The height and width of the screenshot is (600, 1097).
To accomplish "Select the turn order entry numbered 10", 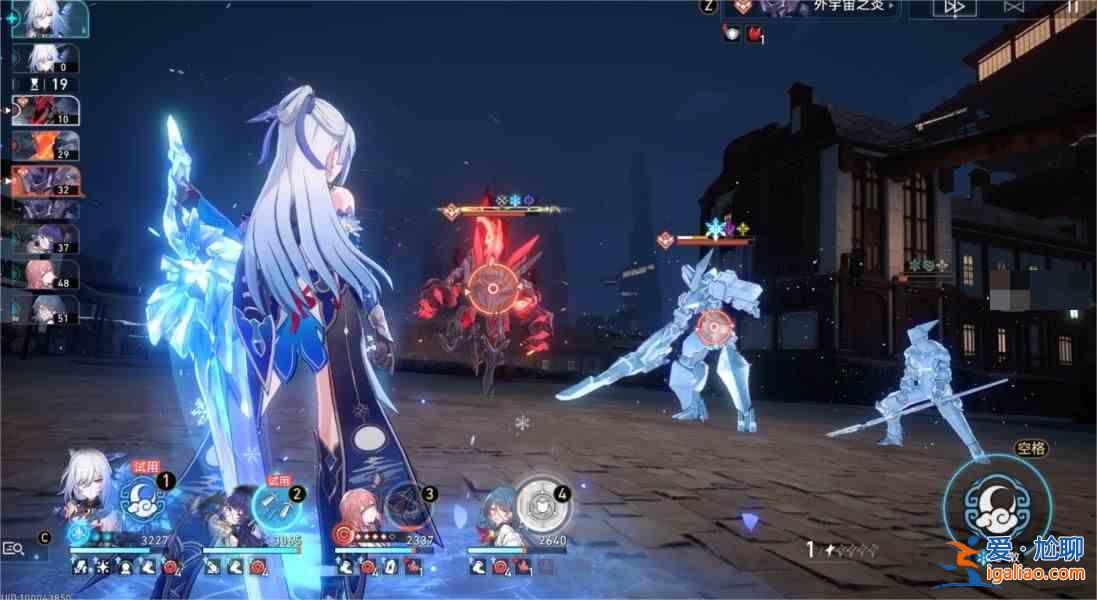I will [46, 110].
